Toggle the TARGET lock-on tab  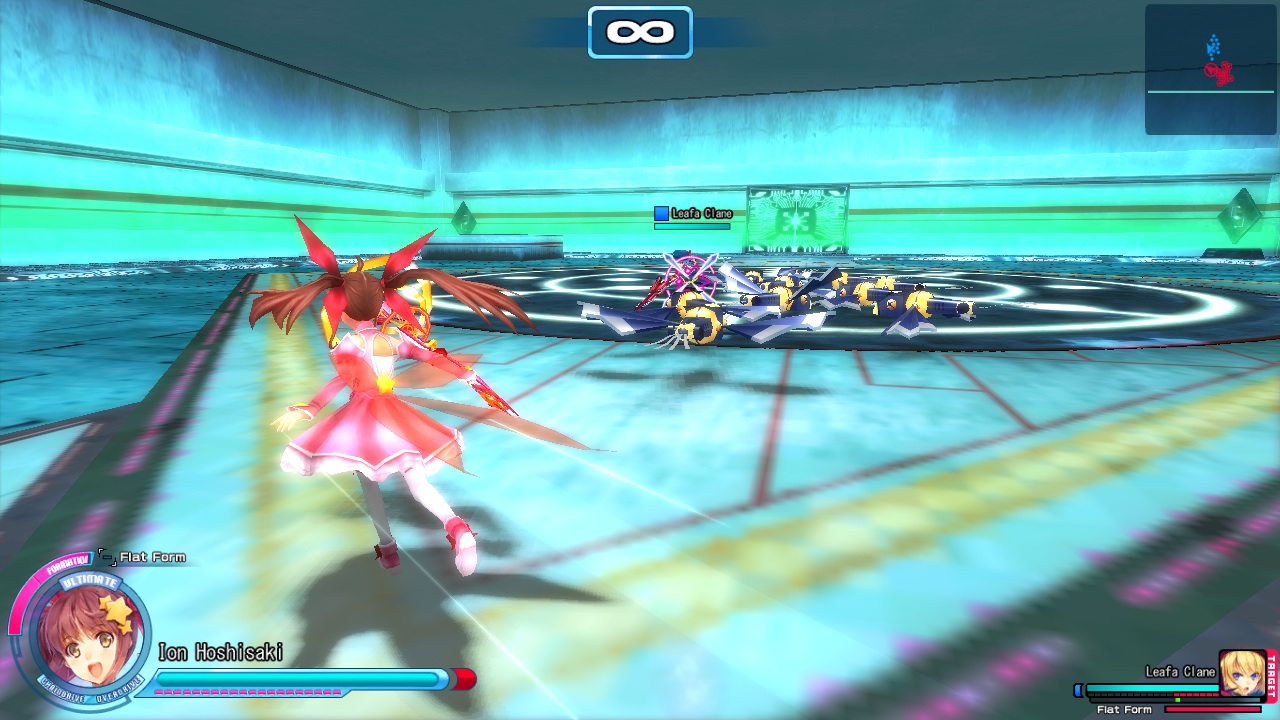[1272, 676]
